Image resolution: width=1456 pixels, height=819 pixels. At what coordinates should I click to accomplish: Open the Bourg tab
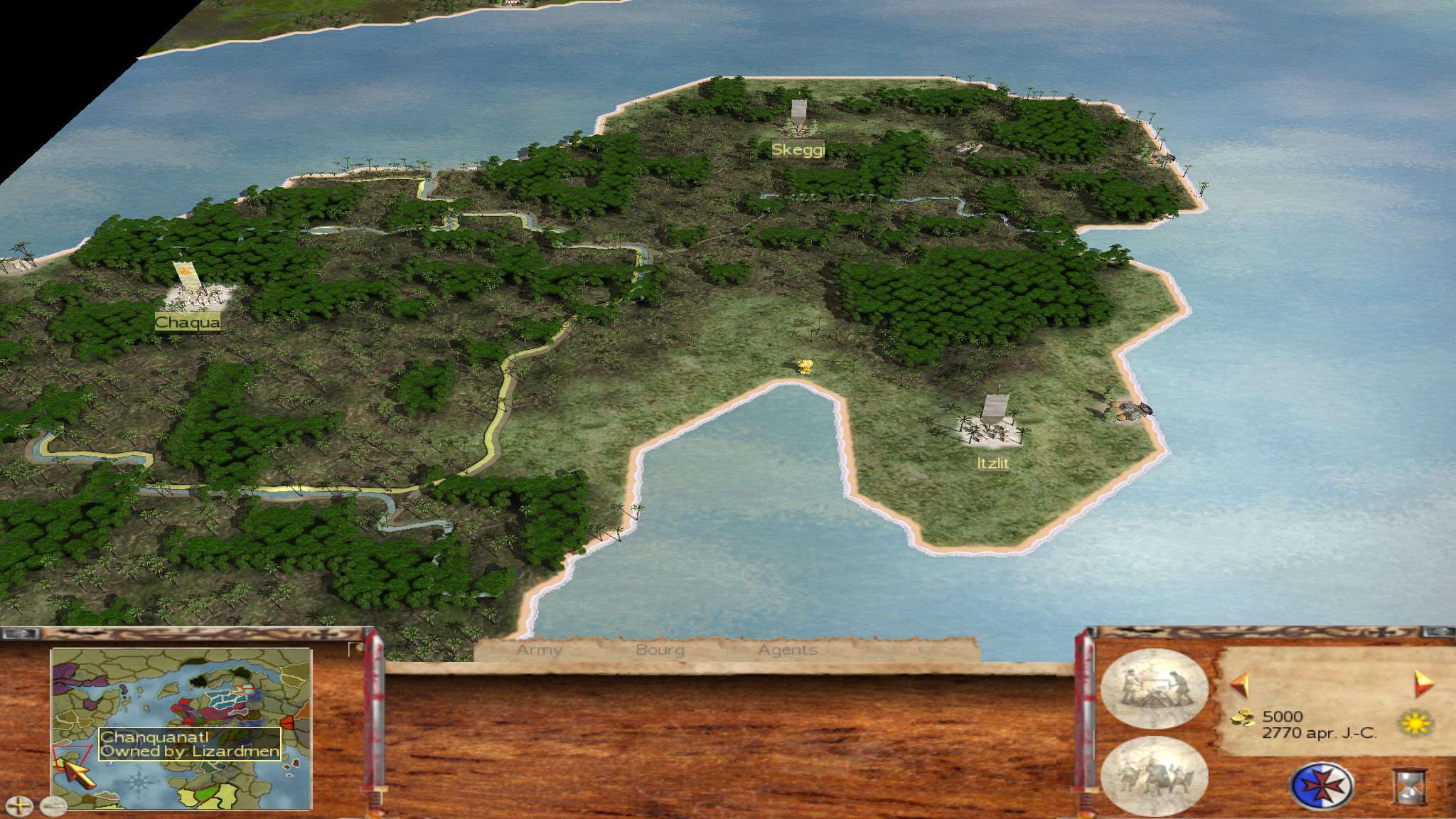pos(660,650)
